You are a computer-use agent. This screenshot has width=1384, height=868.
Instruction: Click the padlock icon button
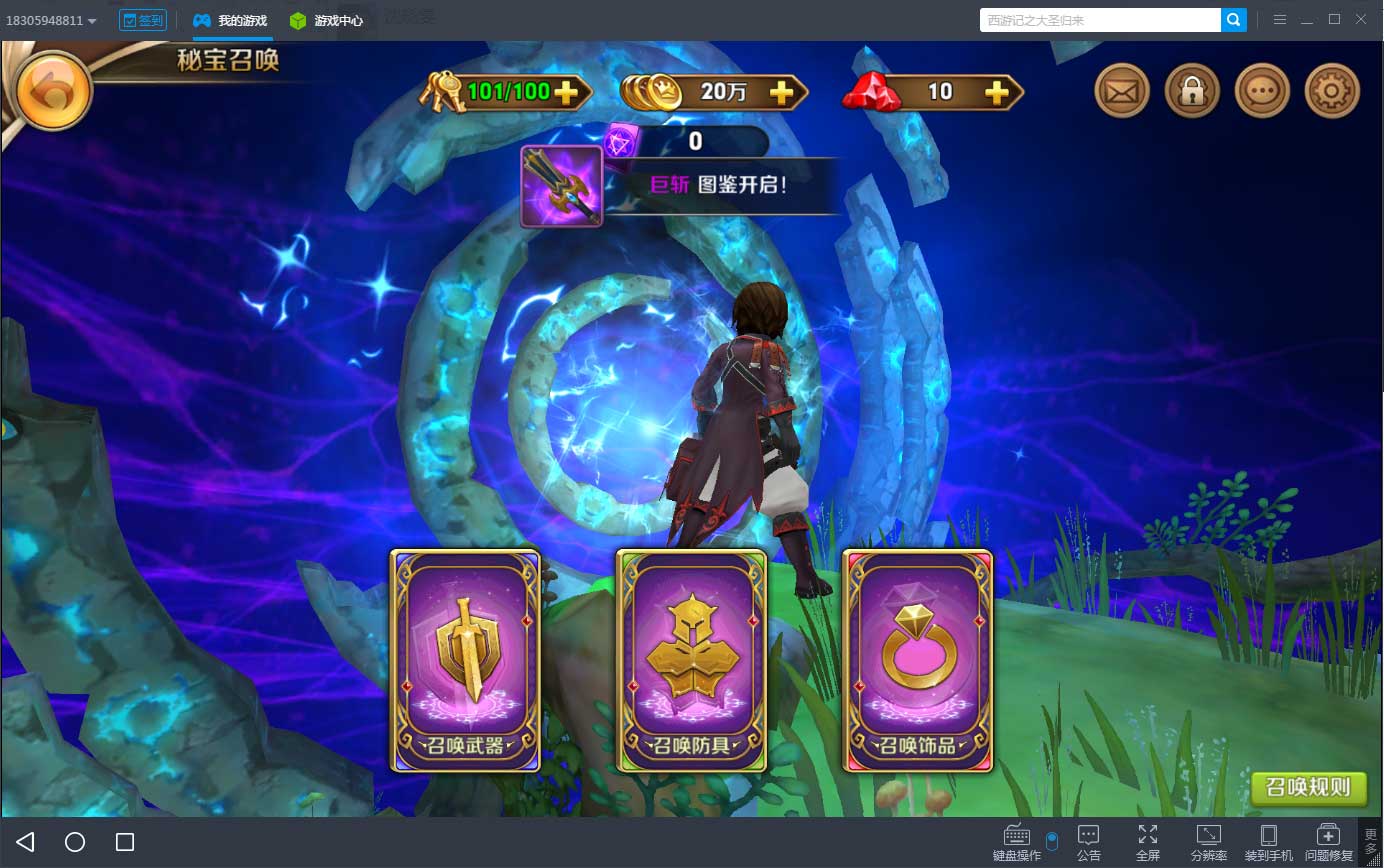pos(1192,92)
